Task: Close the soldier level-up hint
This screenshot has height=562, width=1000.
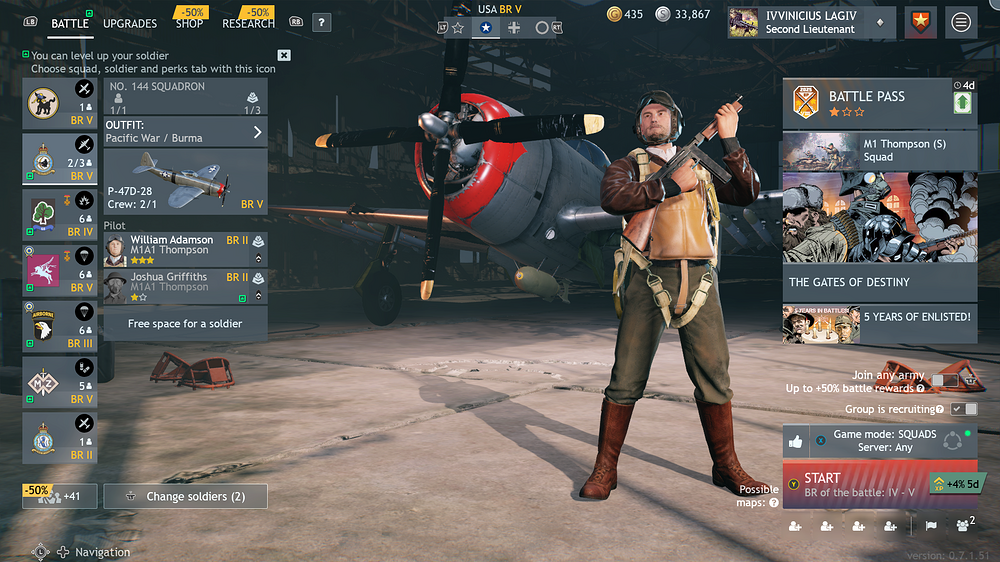Action: [x=284, y=55]
